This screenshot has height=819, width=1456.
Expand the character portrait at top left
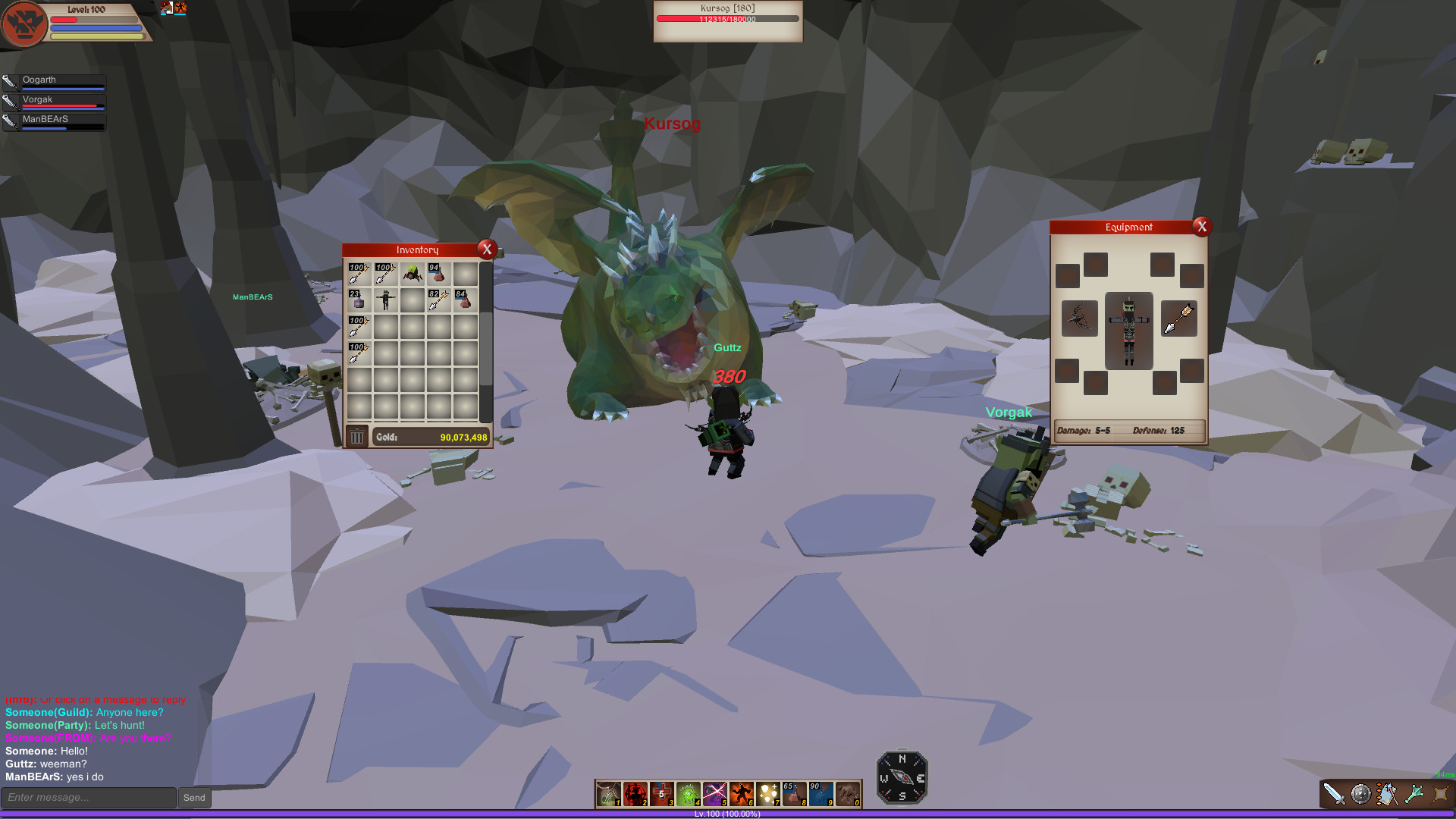tap(24, 23)
